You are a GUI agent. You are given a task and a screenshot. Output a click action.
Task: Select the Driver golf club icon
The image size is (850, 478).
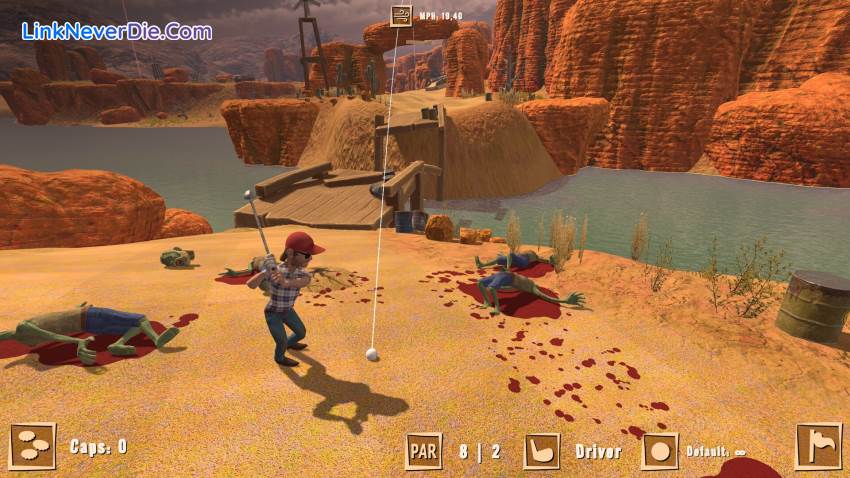541,451
